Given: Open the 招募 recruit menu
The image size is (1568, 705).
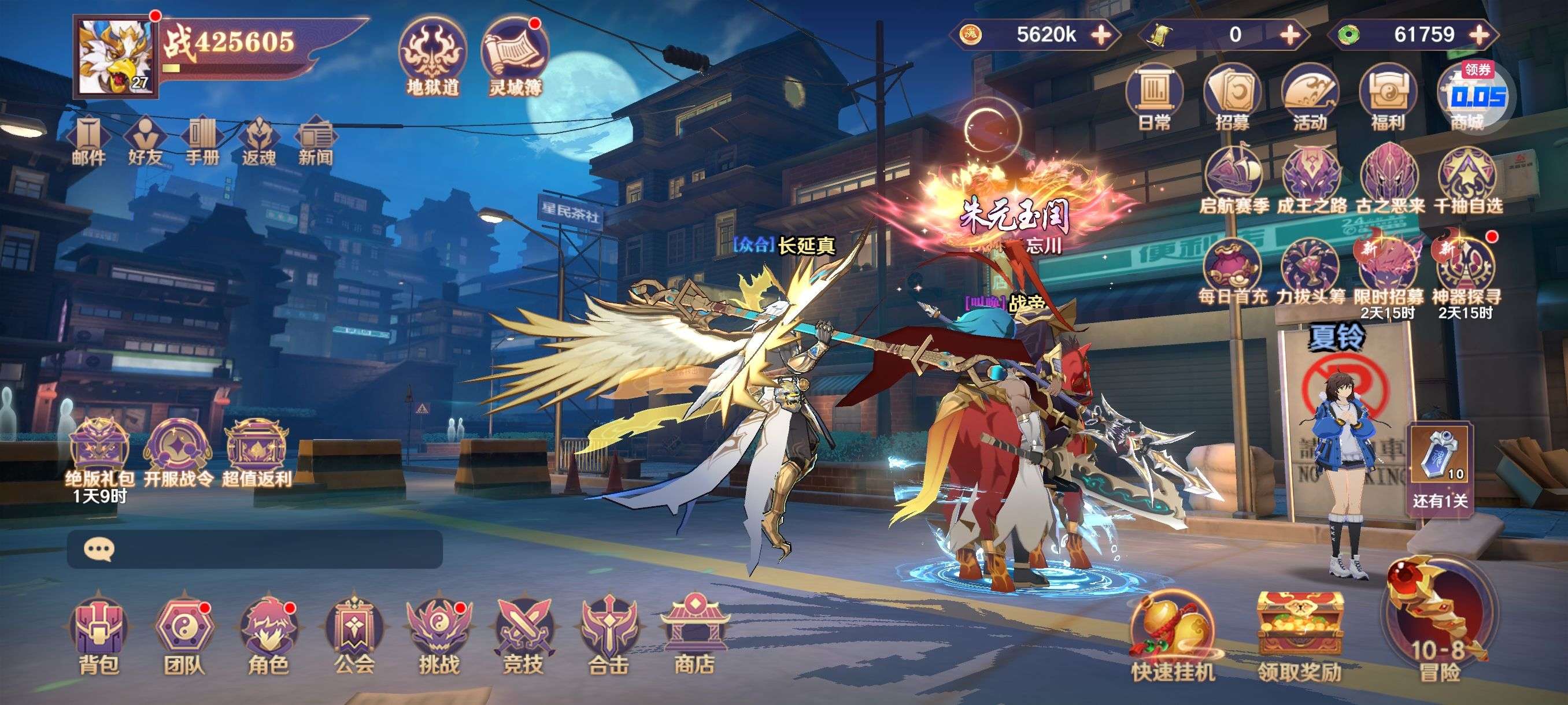Looking at the screenshot, I should [1232, 97].
